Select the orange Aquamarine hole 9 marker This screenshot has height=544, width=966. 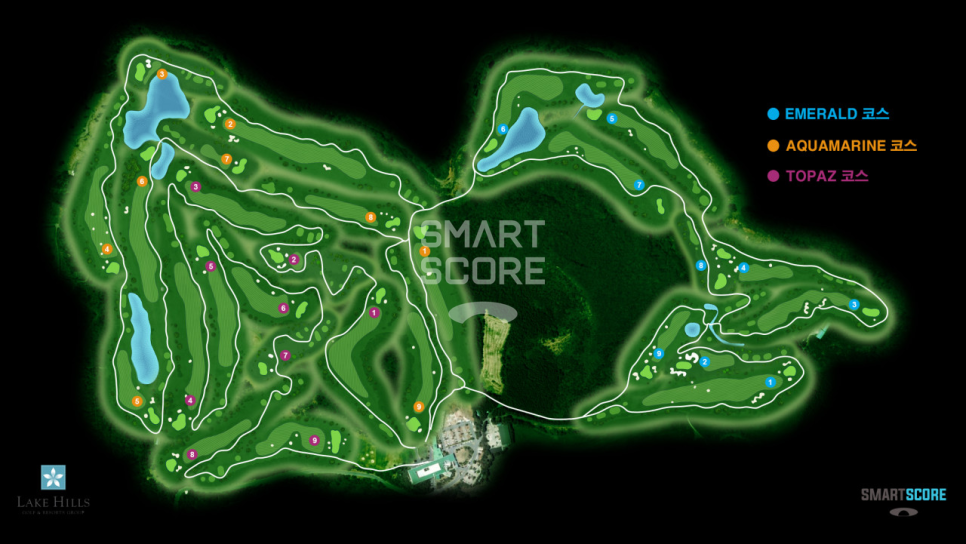(419, 406)
